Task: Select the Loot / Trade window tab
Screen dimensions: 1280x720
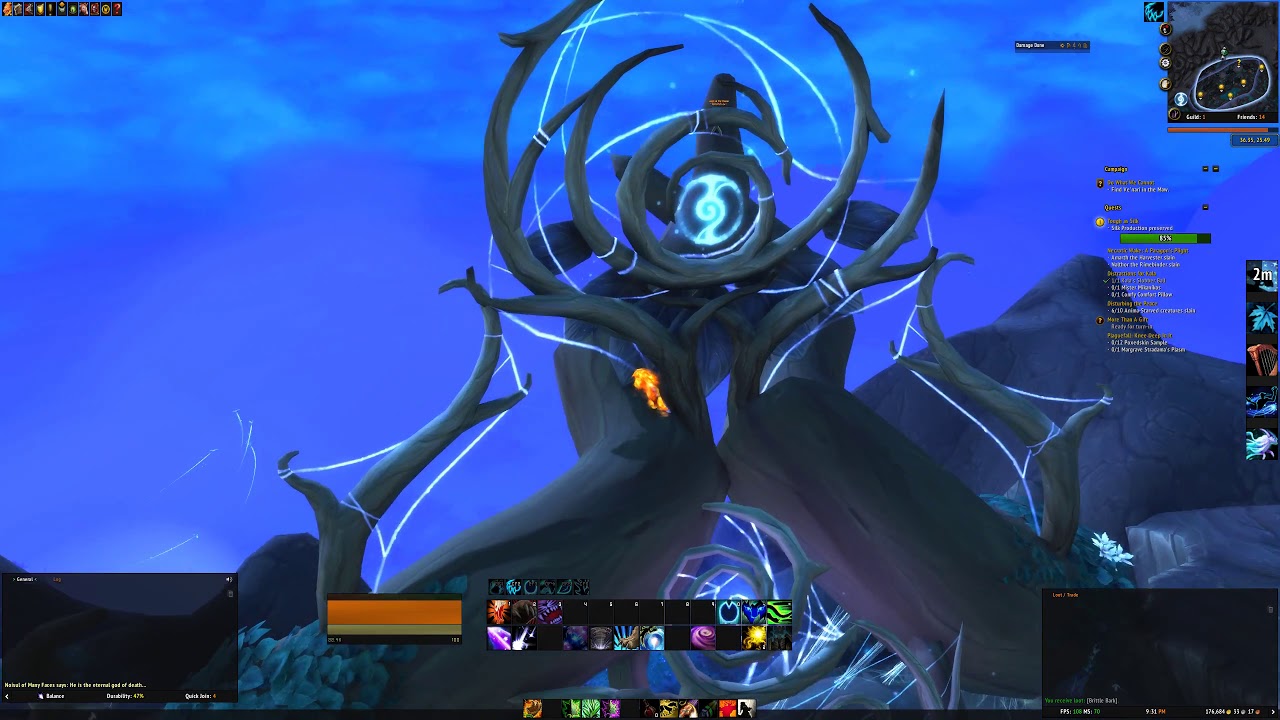Action: click(x=1064, y=595)
